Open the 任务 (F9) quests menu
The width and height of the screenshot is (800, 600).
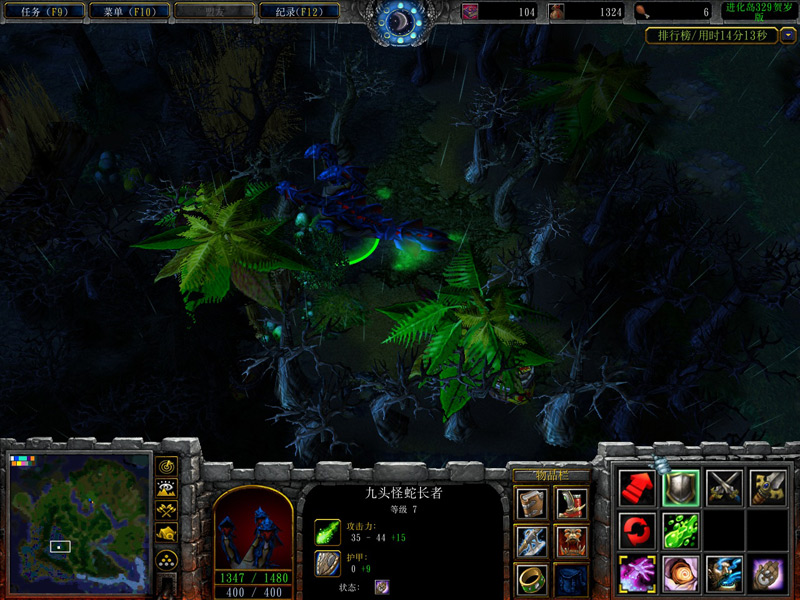tap(44, 12)
